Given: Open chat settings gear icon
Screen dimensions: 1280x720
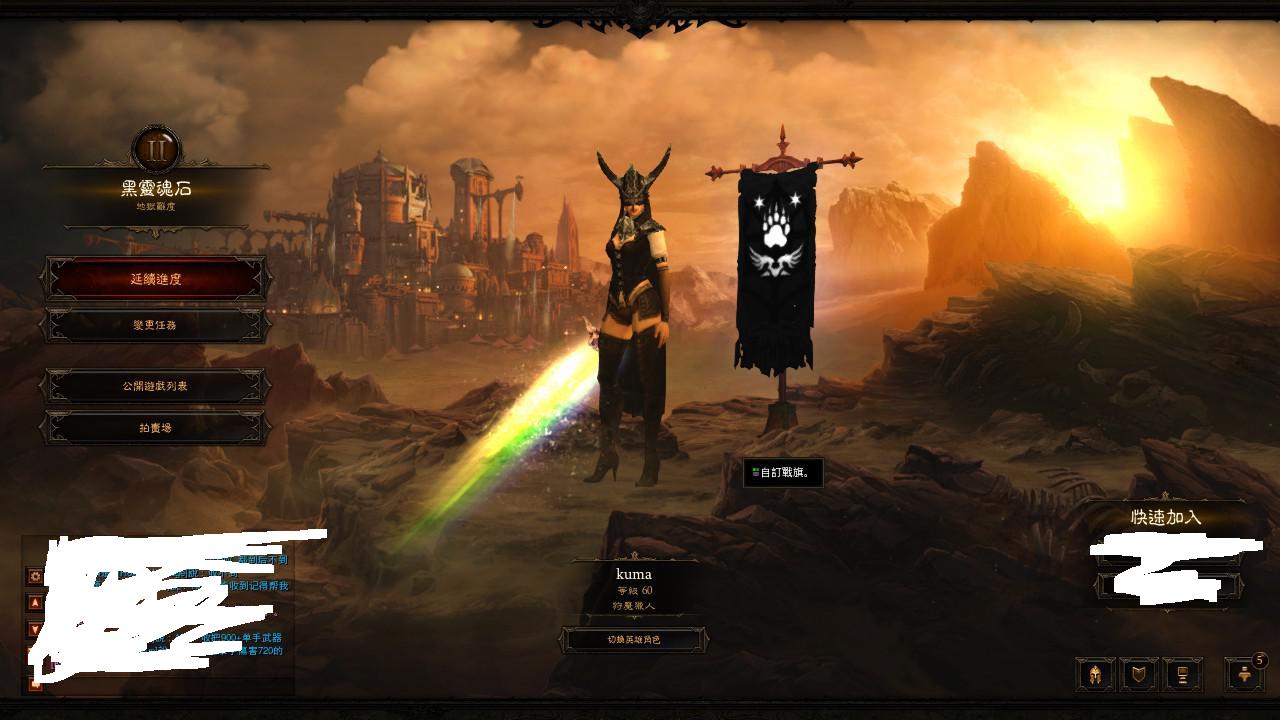Looking at the screenshot, I should tap(35, 576).
